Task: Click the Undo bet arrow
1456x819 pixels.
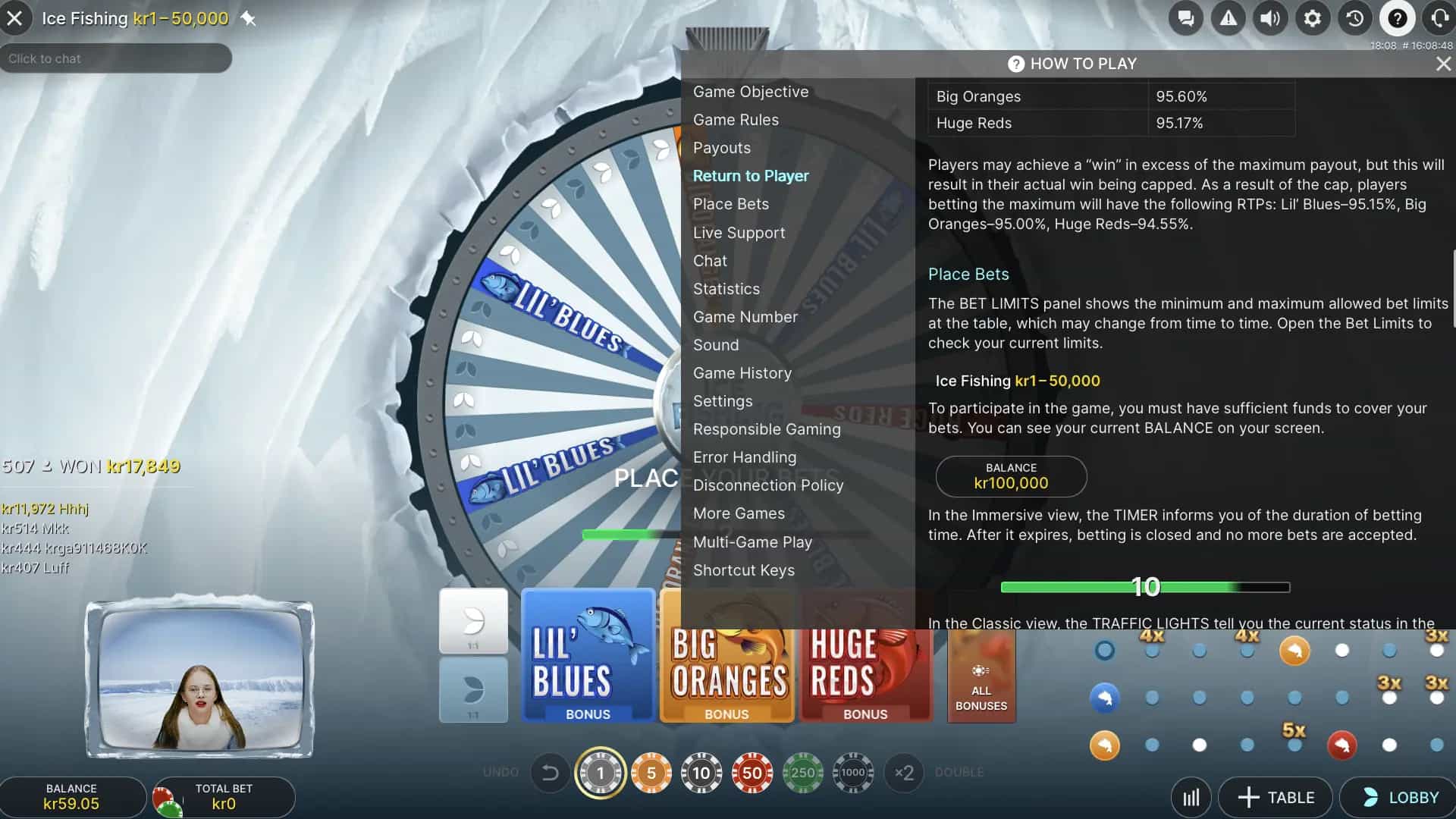Action: (x=551, y=773)
